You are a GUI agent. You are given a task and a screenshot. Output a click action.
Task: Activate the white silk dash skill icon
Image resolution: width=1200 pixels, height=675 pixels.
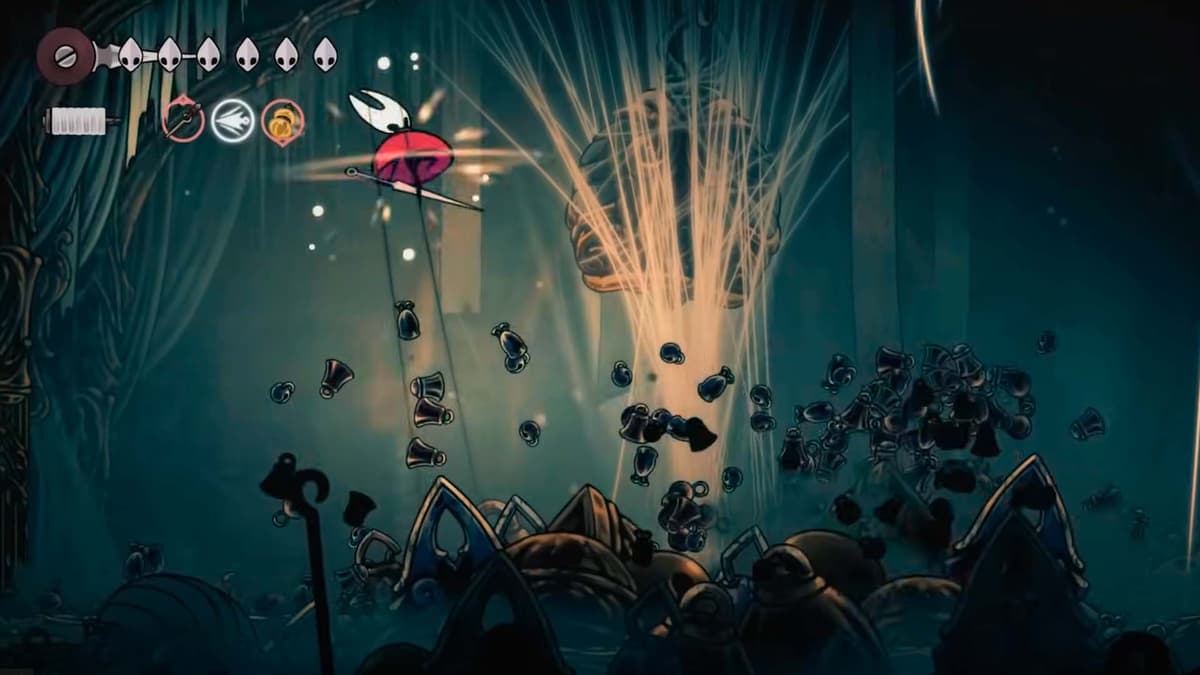[x=233, y=122]
